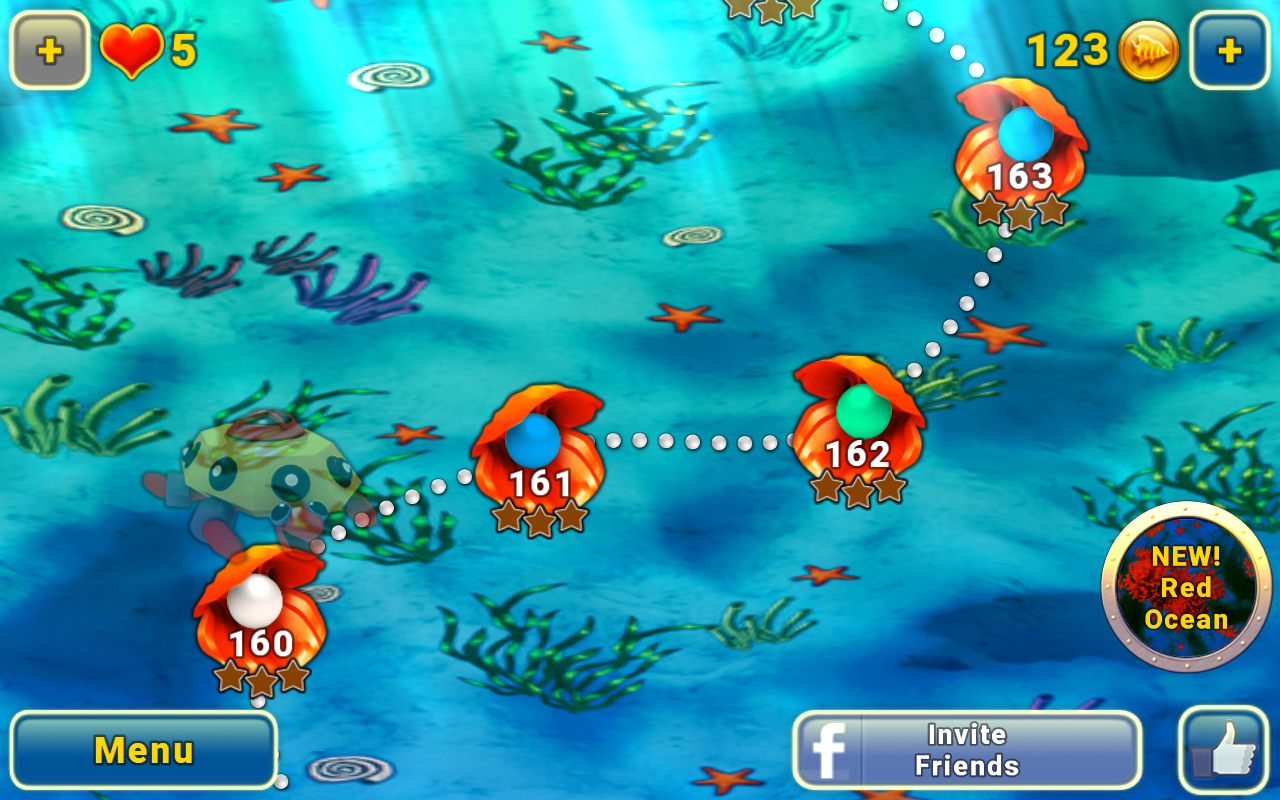This screenshot has width=1280, height=800.
Task: Click the stars under level 161
Action: click(540, 519)
